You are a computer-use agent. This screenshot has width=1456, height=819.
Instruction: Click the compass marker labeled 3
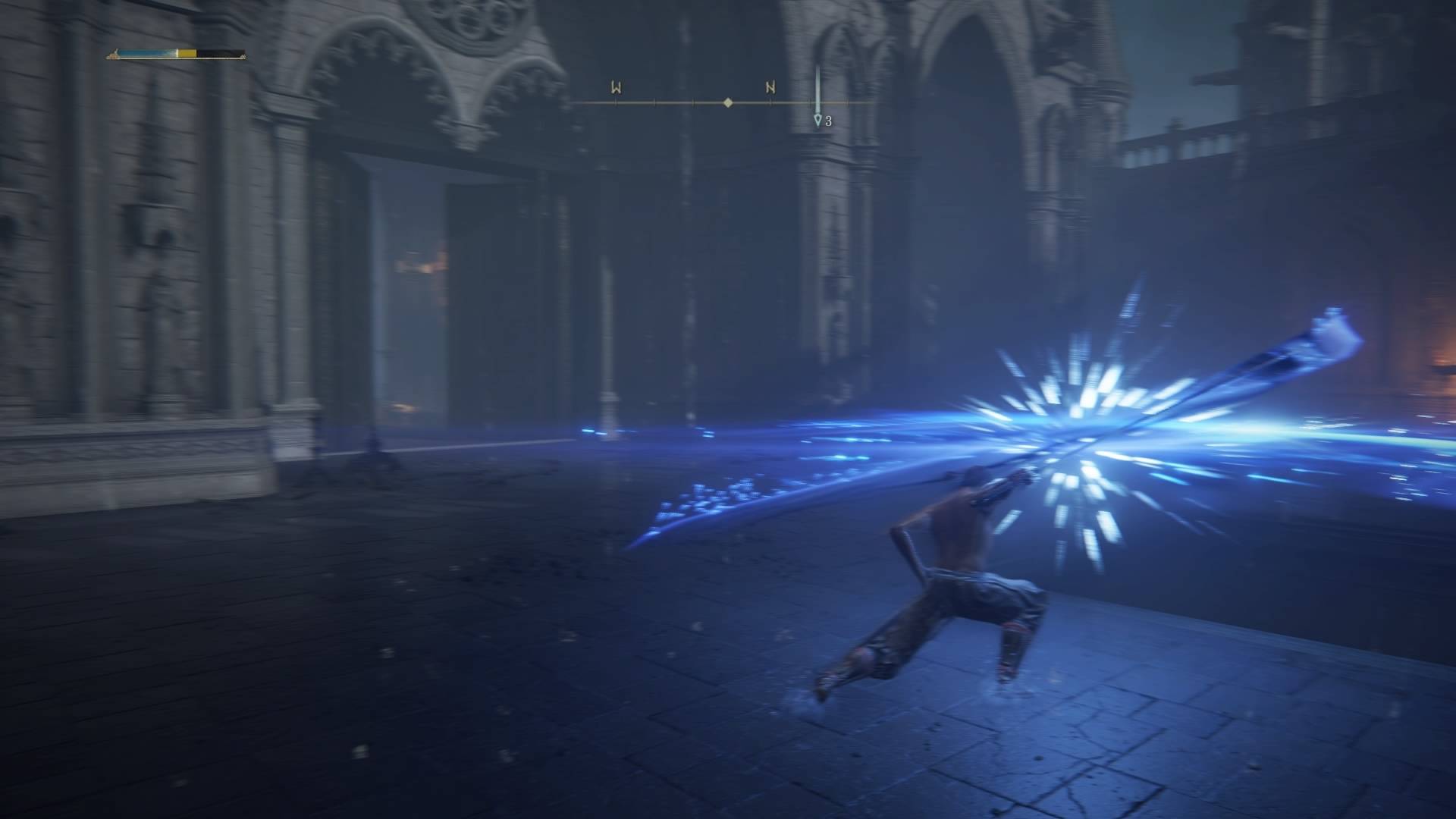[817, 120]
